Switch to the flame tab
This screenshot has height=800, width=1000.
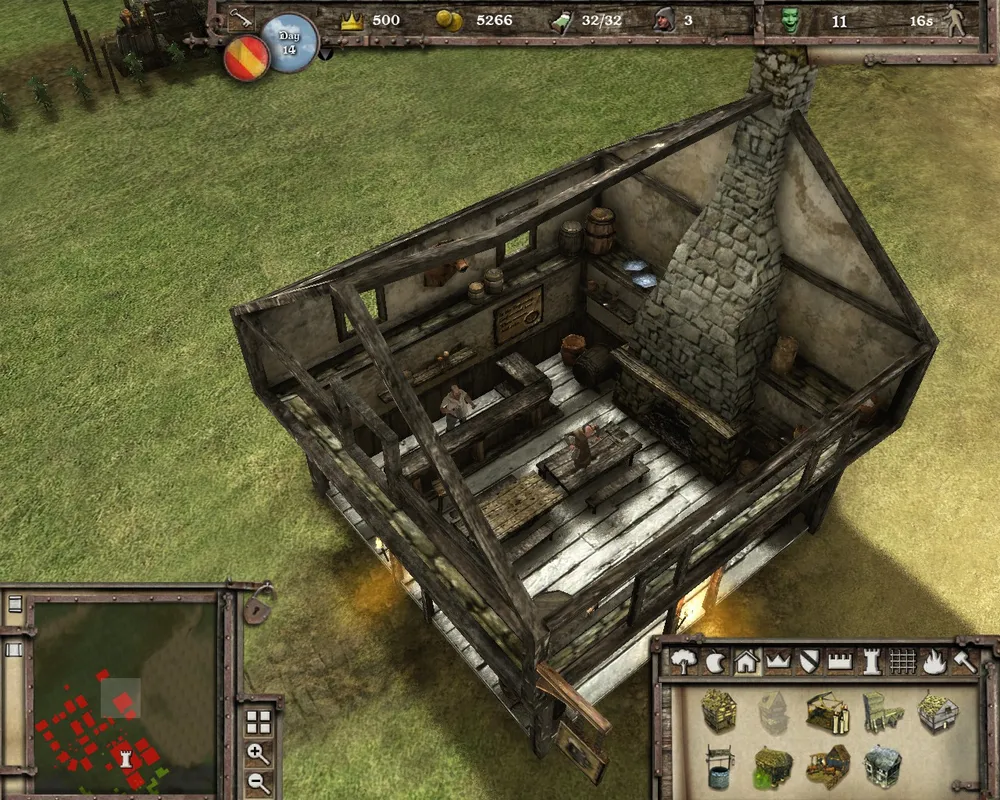(934, 660)
